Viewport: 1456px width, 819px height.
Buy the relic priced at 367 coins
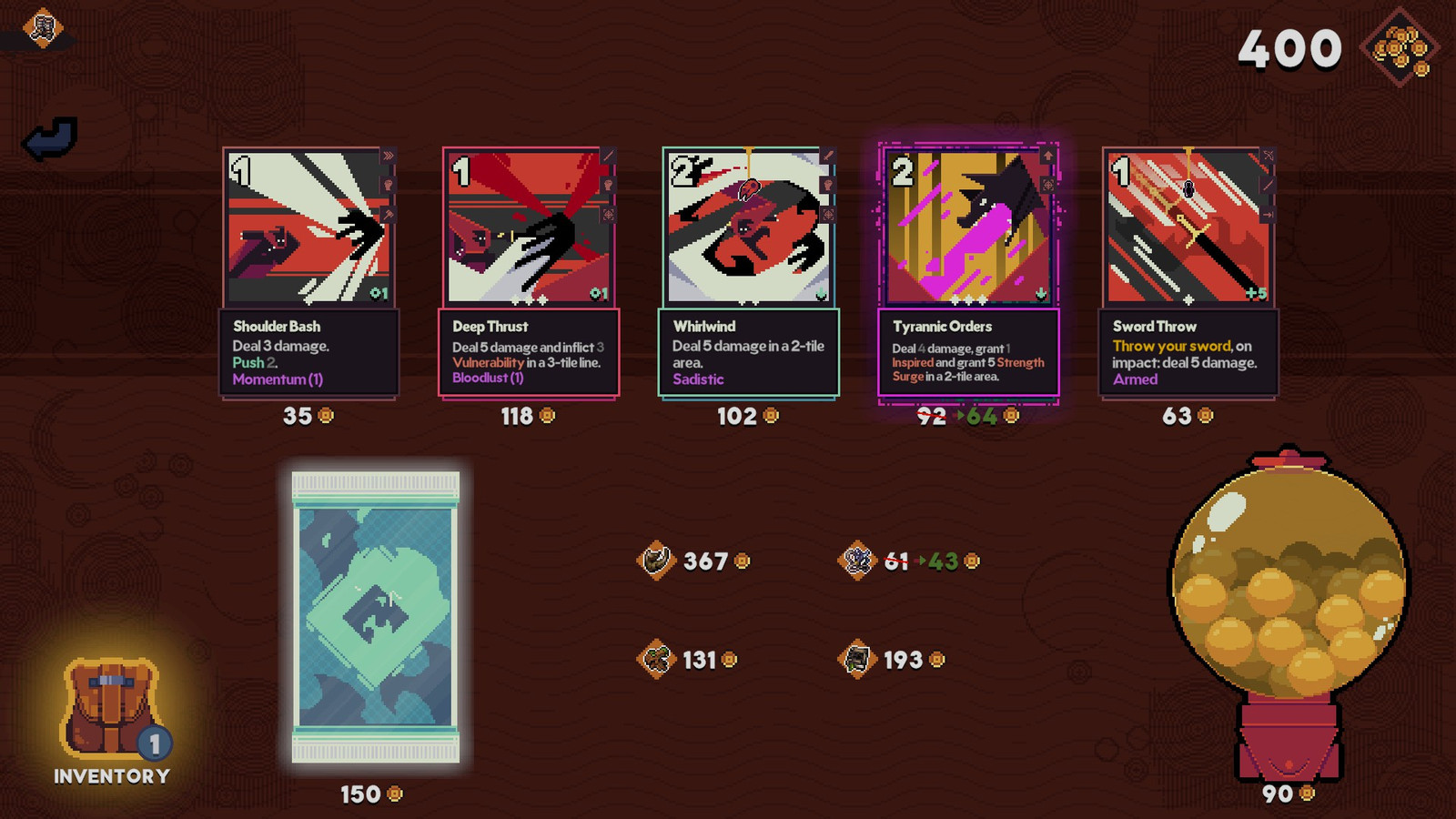click(x=656, y=561)
